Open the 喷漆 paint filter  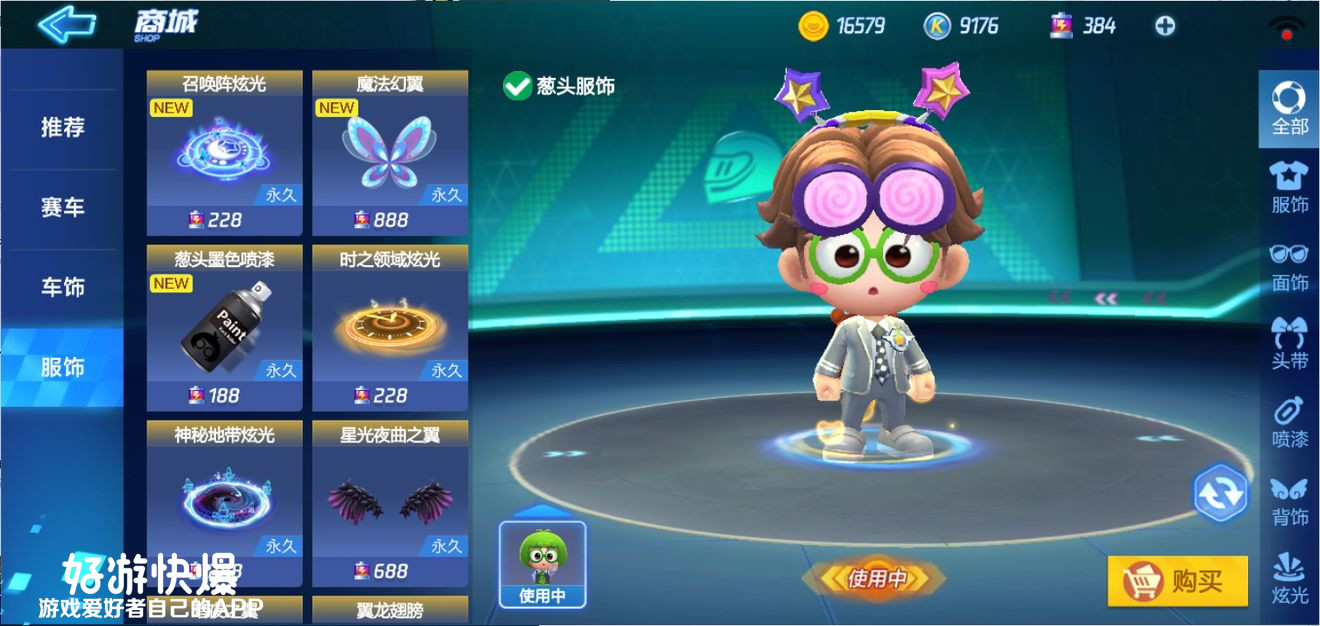(x=1289, y=421)
